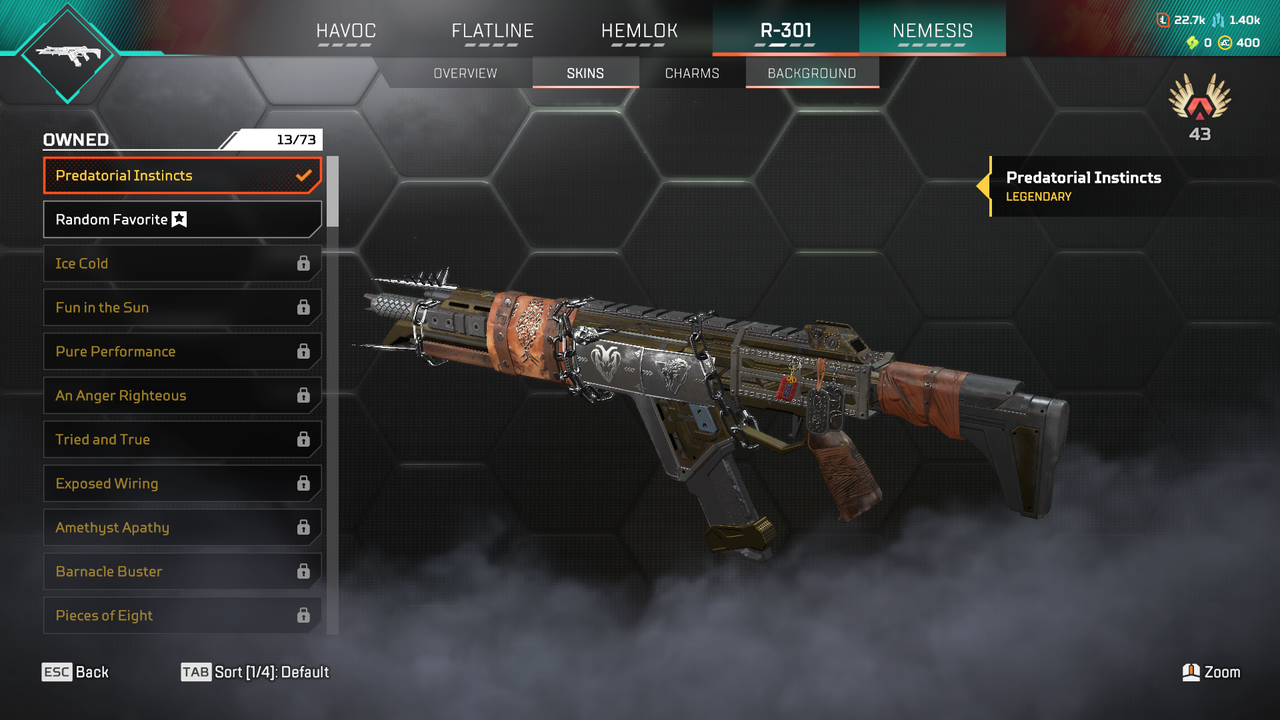This screenshot has height=720, width=1280.
Task: Open the Overview sub-tab
Action: coord(465,73)
